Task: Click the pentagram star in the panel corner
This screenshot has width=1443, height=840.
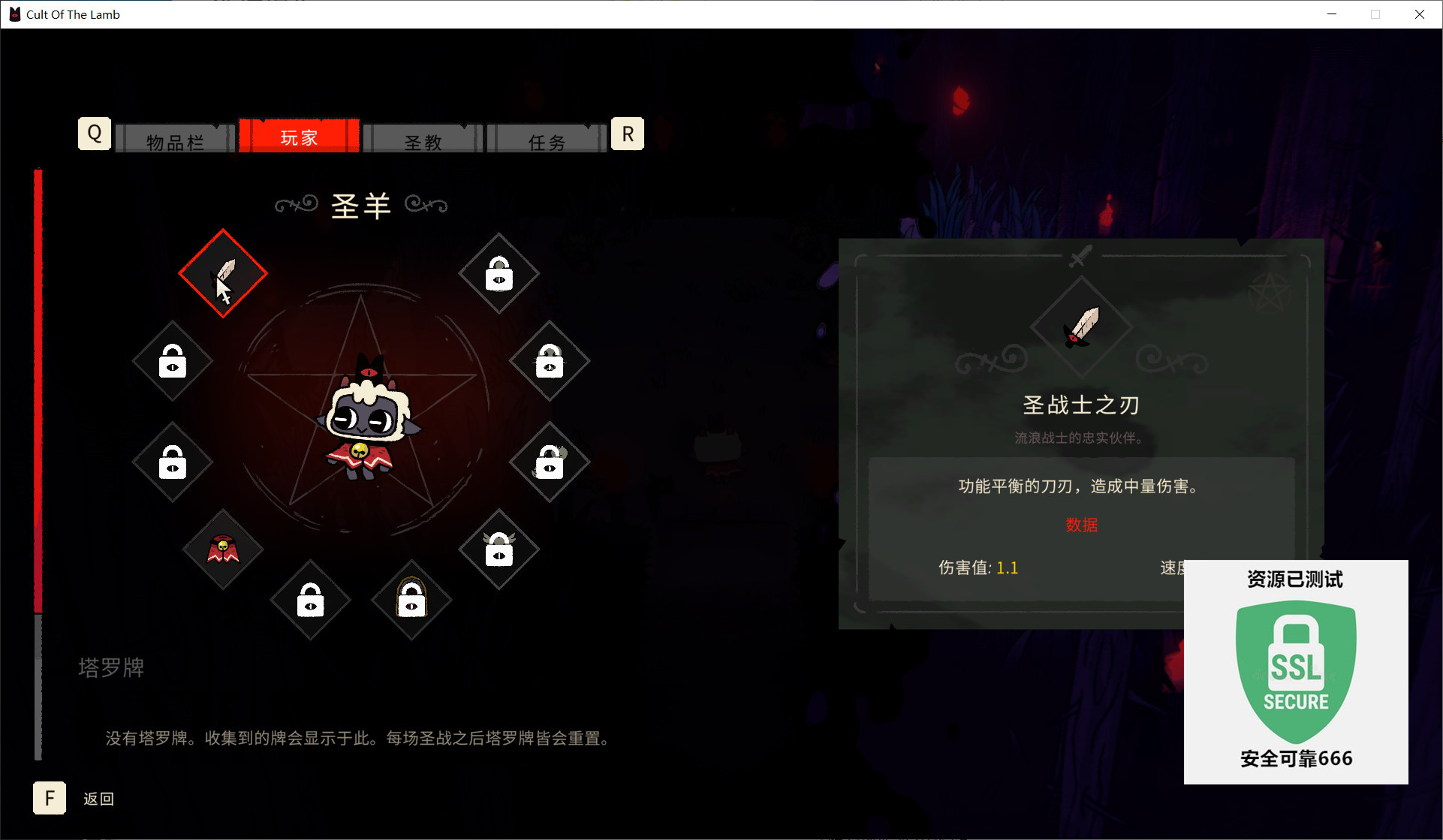Action: pos(1270,291)
